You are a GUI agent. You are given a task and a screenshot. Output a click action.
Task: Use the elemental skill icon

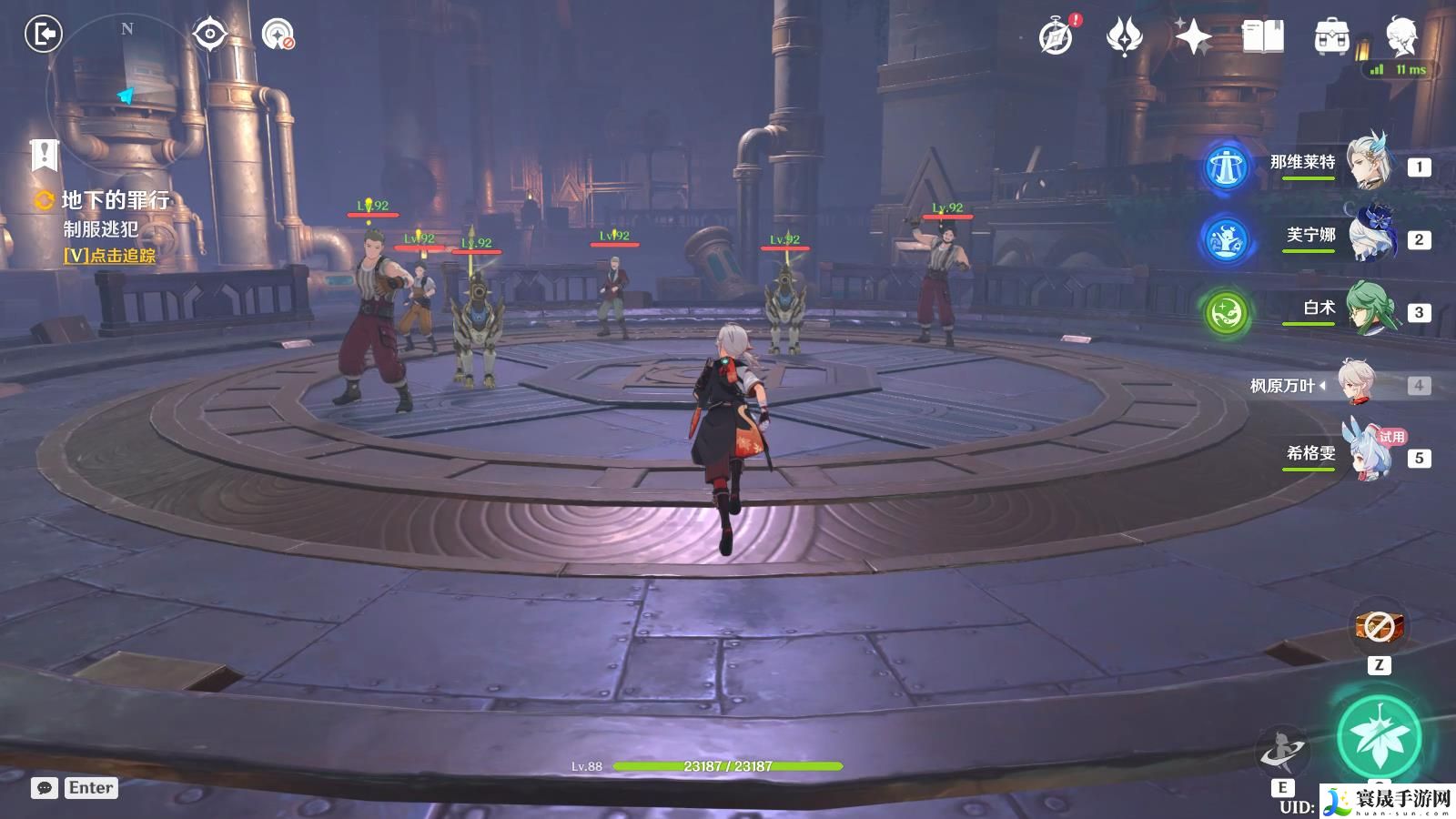coord(1282,752)
